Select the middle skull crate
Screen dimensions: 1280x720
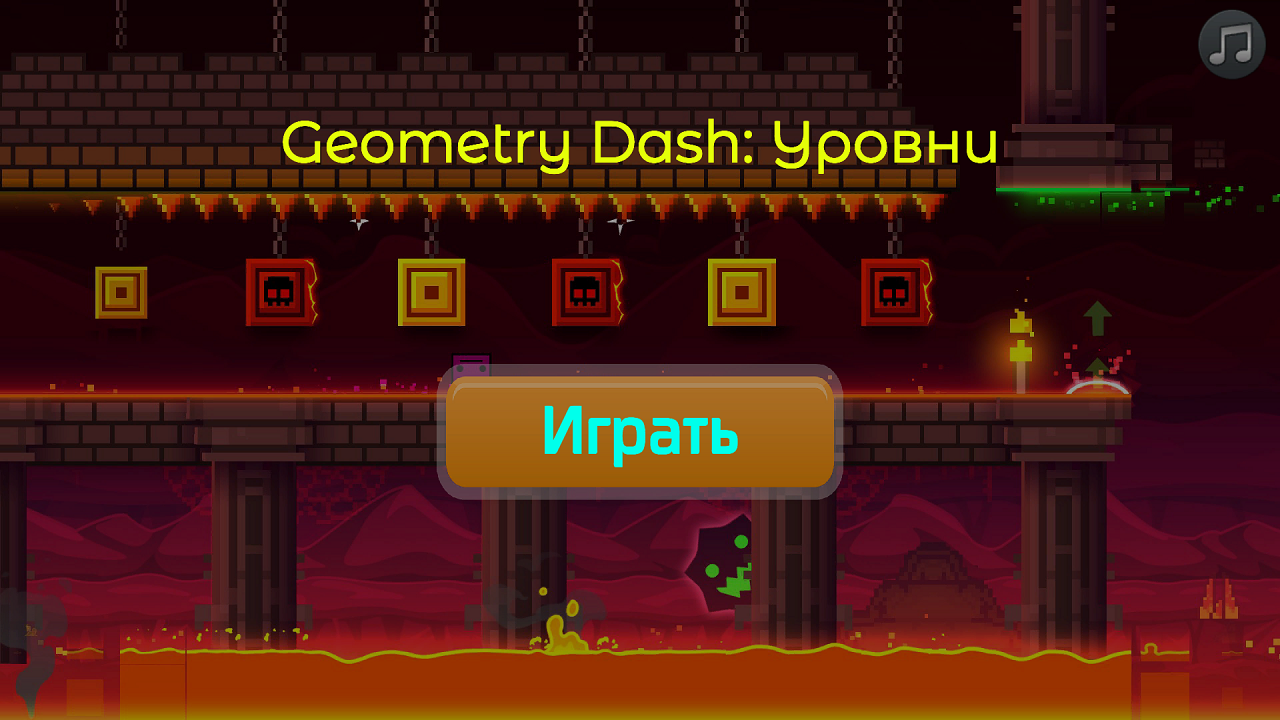585,293
